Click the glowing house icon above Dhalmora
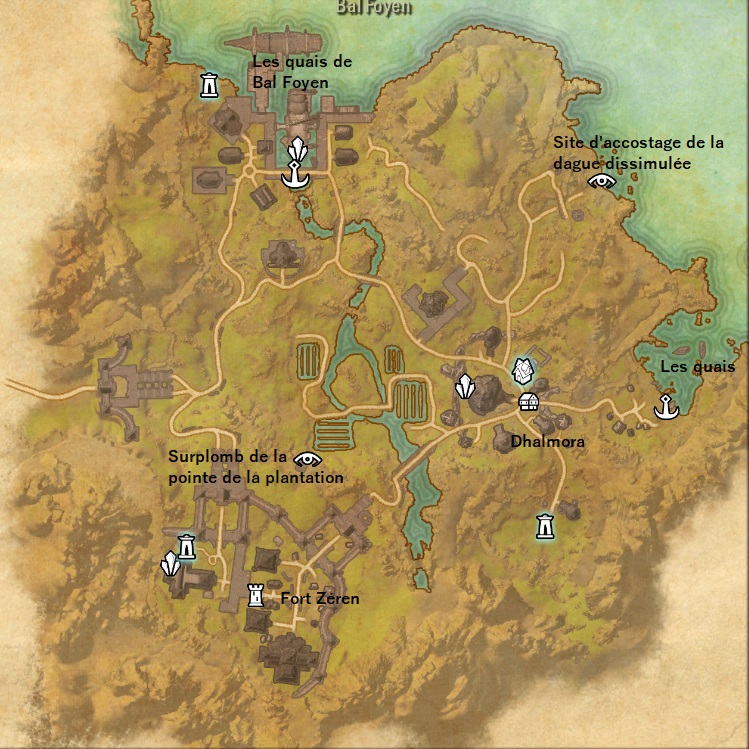Viewport: 749px width, 749px height. [x=521, y=371]
